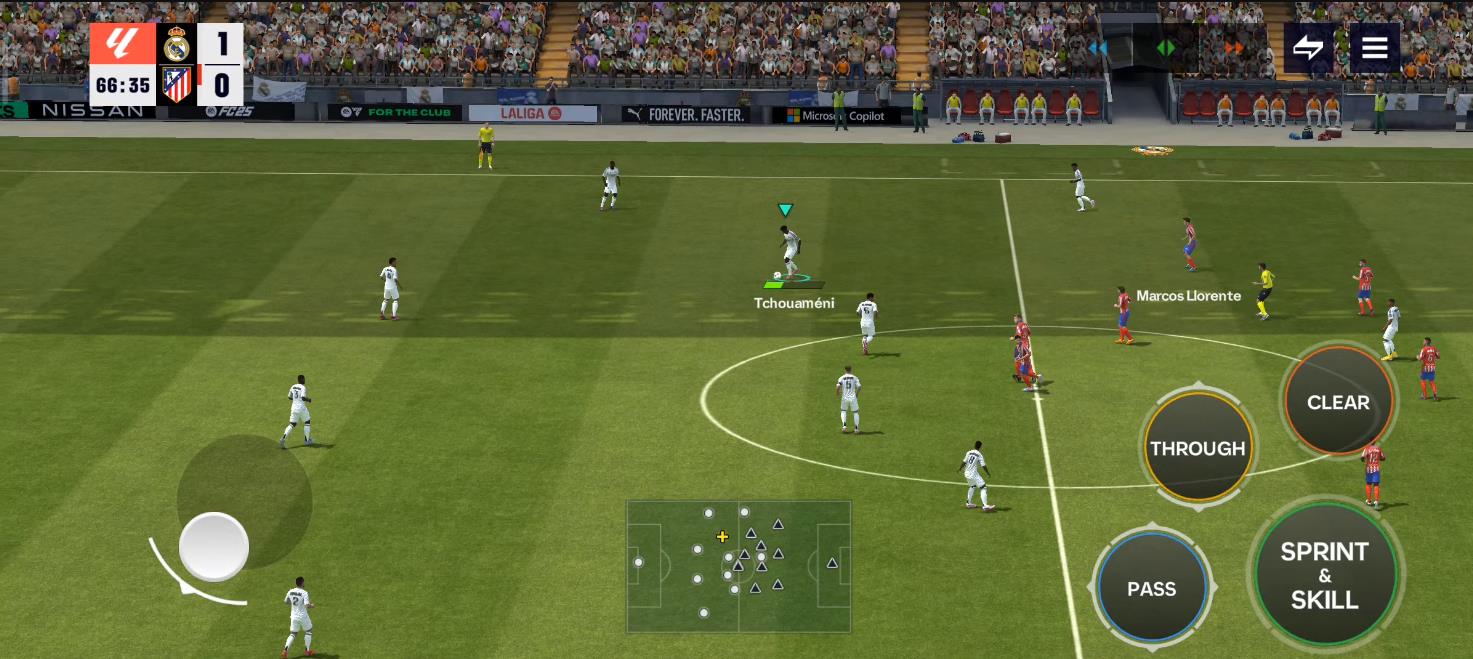Select the blue defensive tactics arrows
1473x659 pixels.
(x=1098, y=48)
